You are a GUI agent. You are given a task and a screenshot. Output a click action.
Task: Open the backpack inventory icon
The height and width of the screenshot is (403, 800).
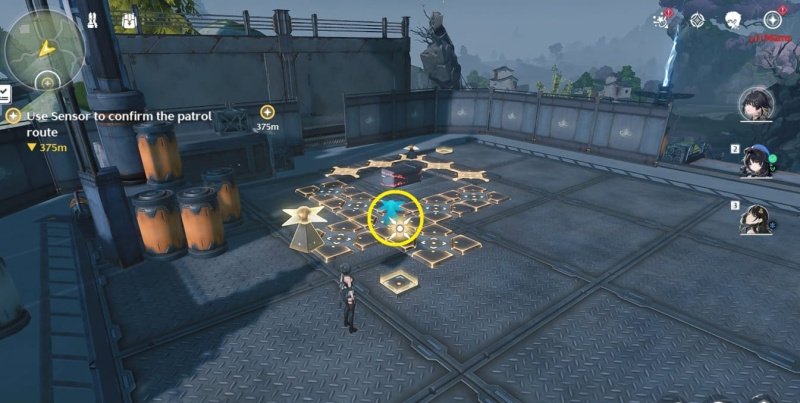128,20
